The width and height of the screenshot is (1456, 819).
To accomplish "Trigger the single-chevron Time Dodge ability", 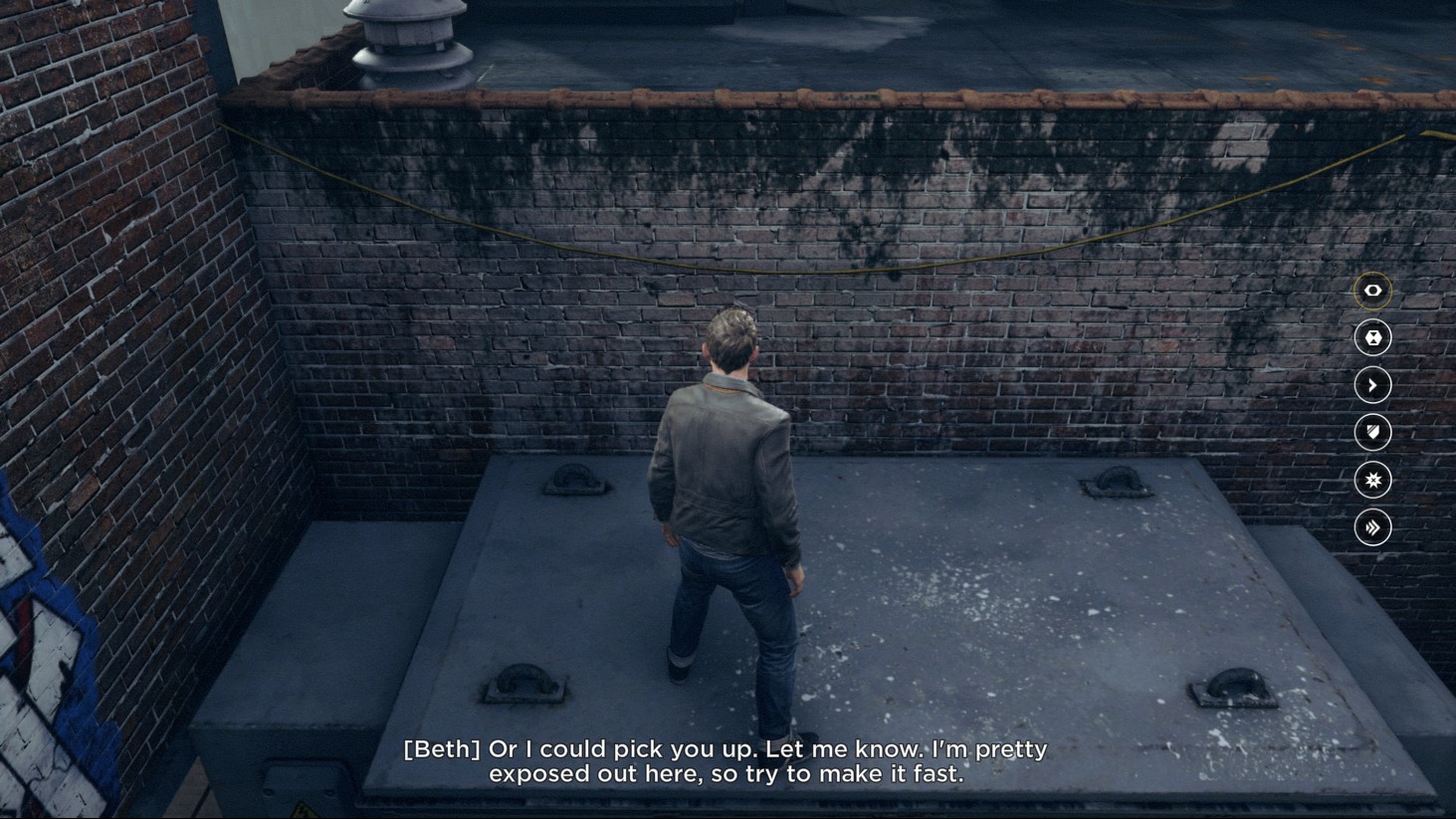I will tap(1372, 385).
